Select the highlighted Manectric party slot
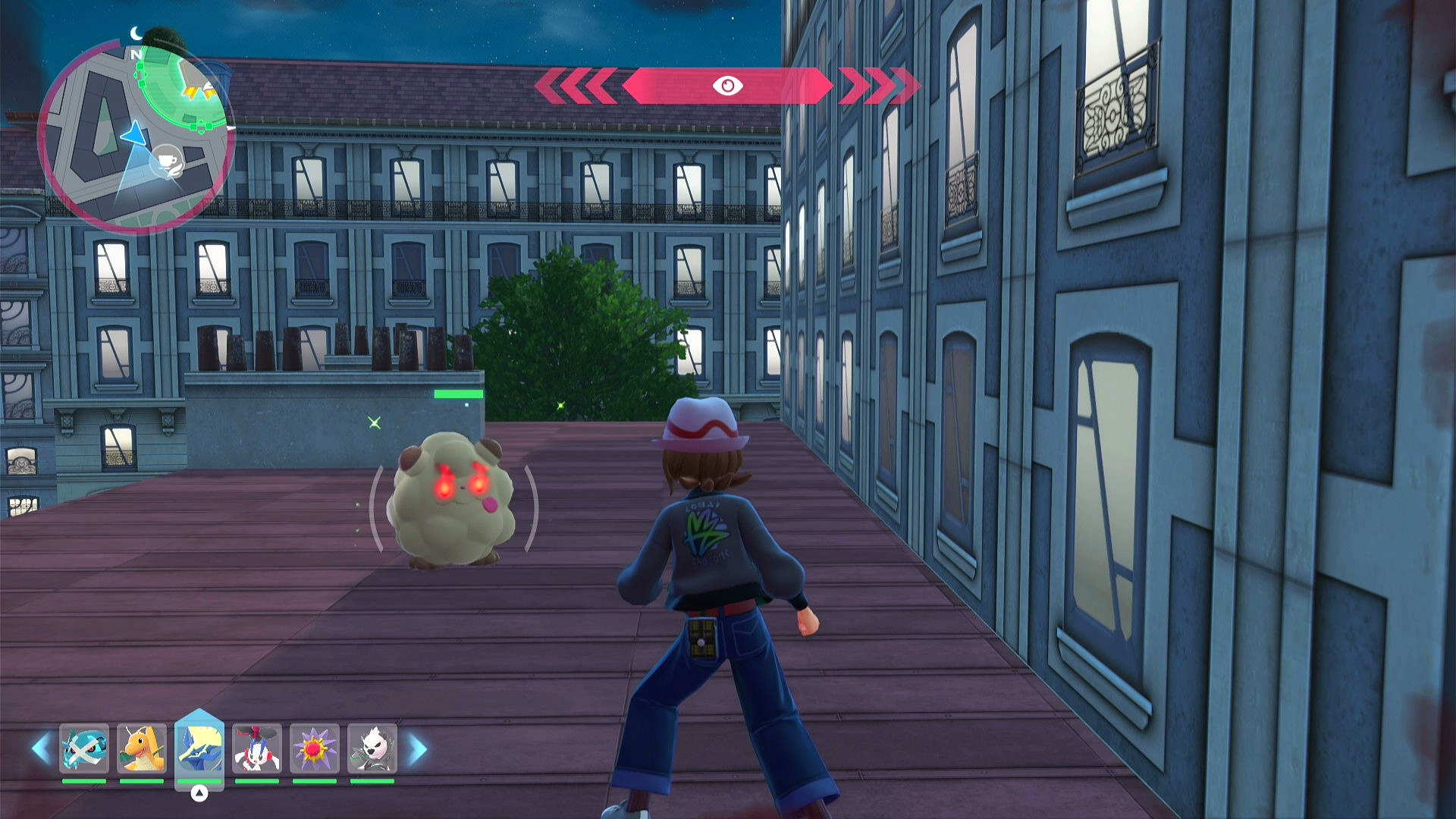Viewport: 1456px width, 819px height. 199,748
